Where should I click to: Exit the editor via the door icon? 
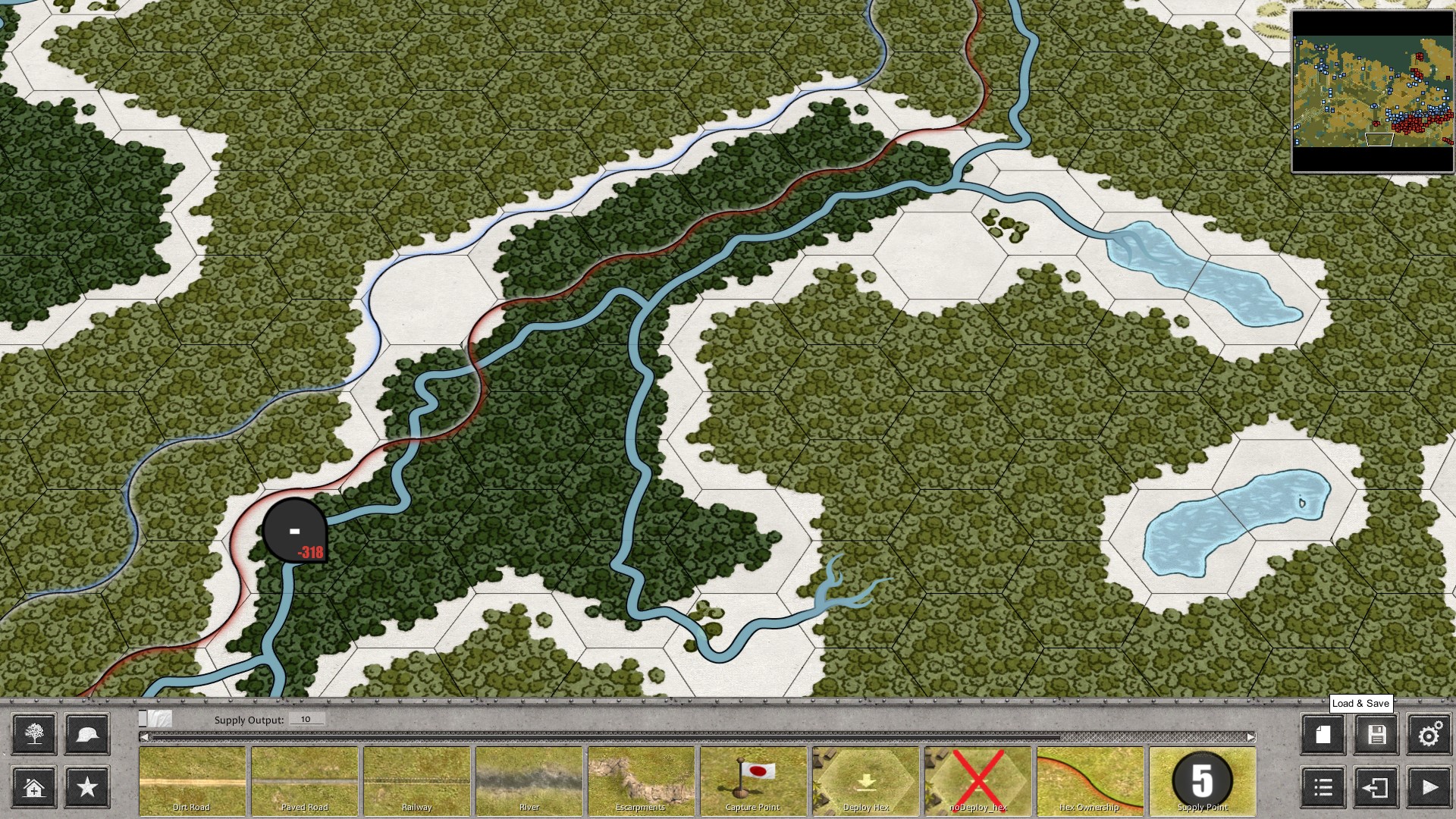click(x=1376, y=786)
